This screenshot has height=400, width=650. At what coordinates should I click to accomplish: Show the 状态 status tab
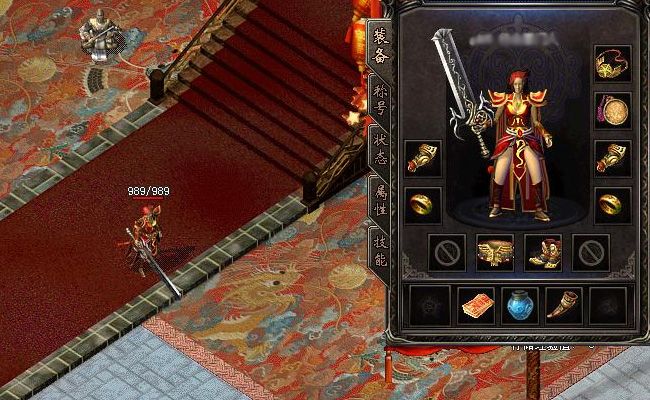coord(380,146)
